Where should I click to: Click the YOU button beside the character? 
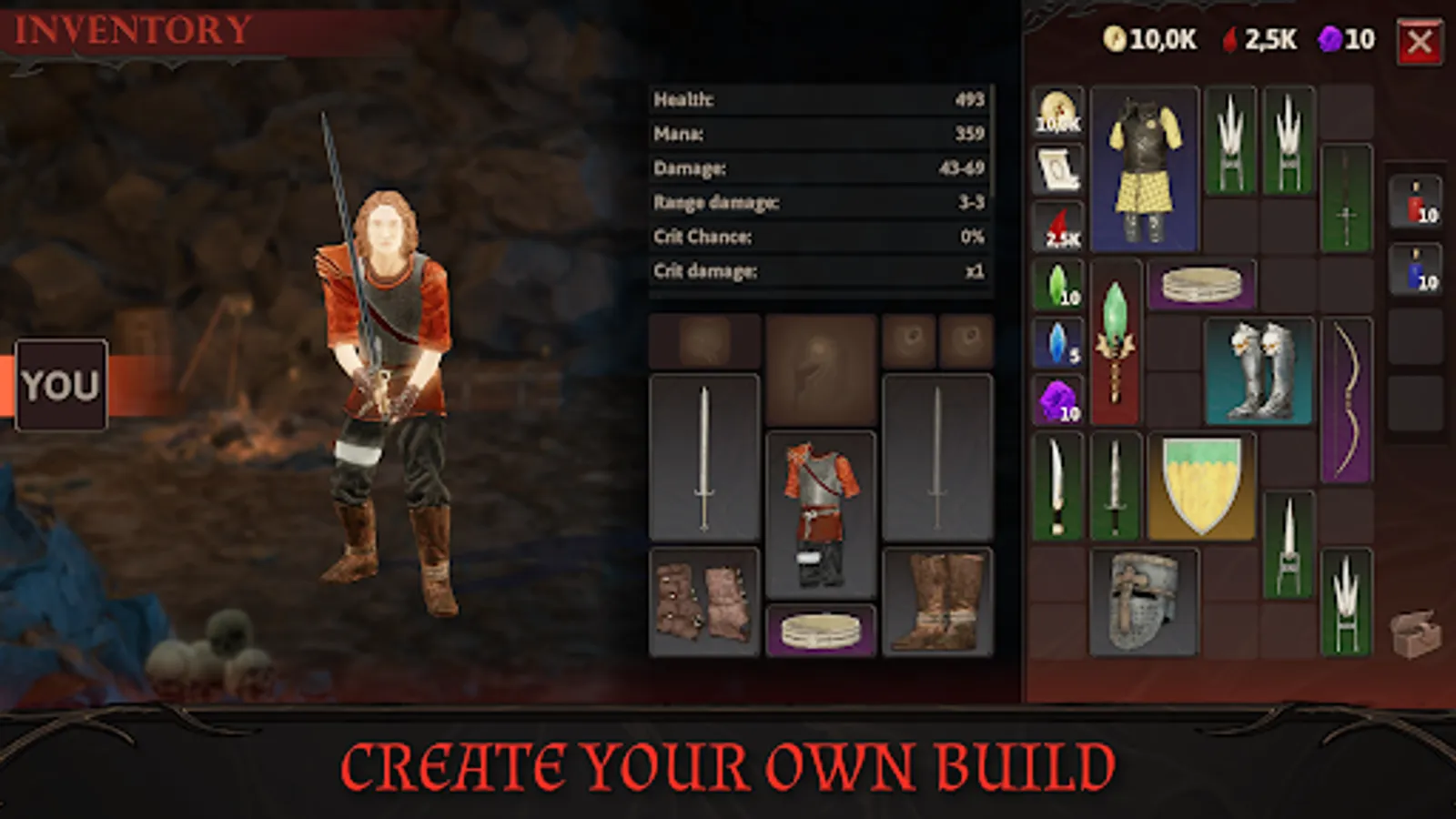[61, 384]
